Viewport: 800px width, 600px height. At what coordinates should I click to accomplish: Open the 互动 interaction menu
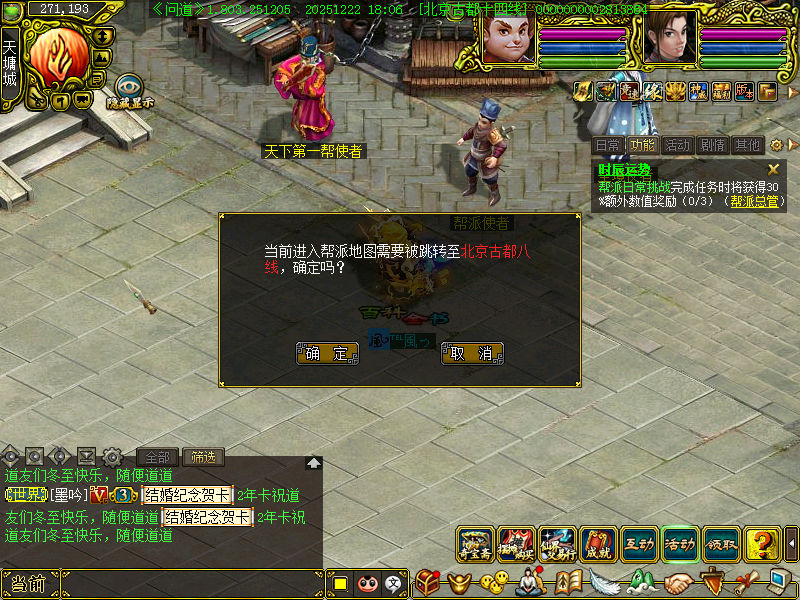pos(640,544)
